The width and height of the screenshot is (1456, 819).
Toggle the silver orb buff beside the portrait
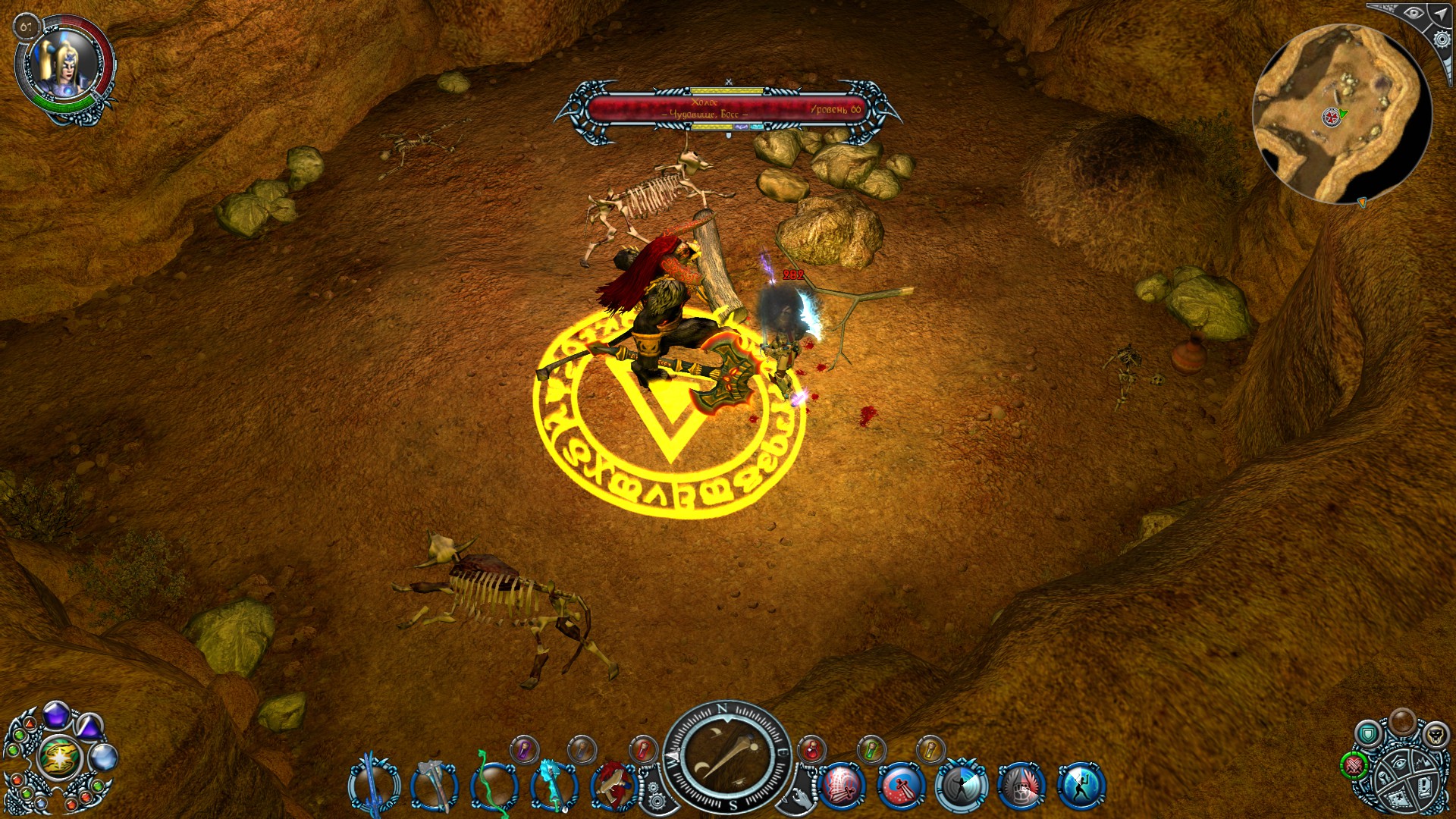tap(104, 757)
